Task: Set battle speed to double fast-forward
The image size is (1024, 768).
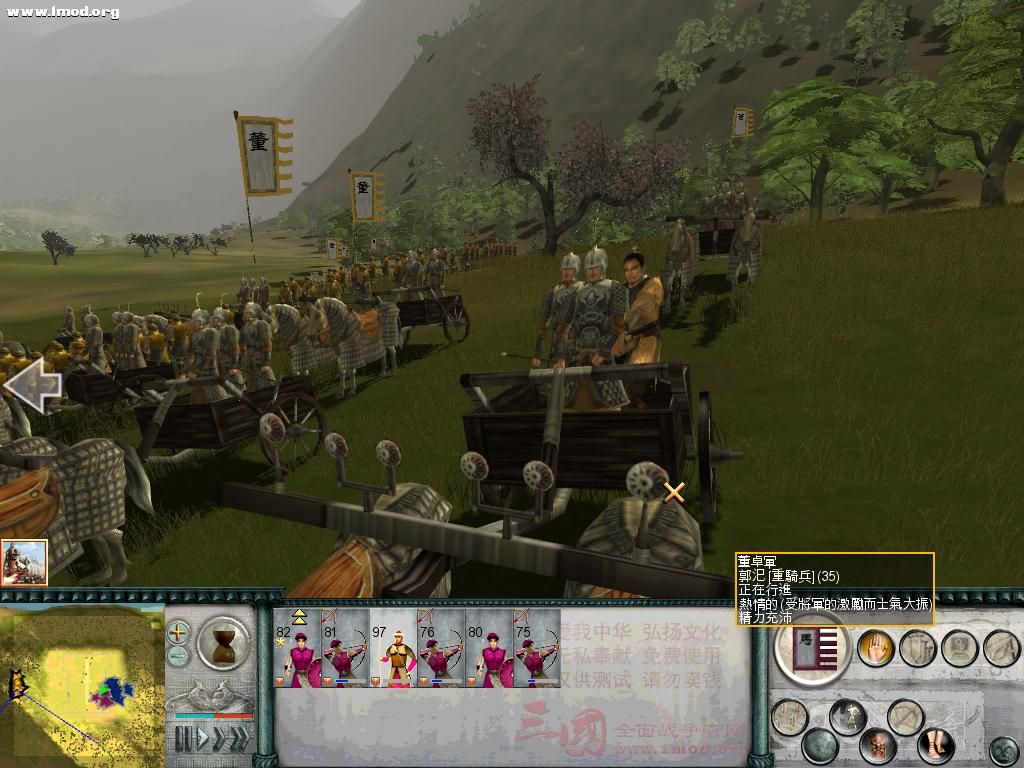Action: (219, 739)
